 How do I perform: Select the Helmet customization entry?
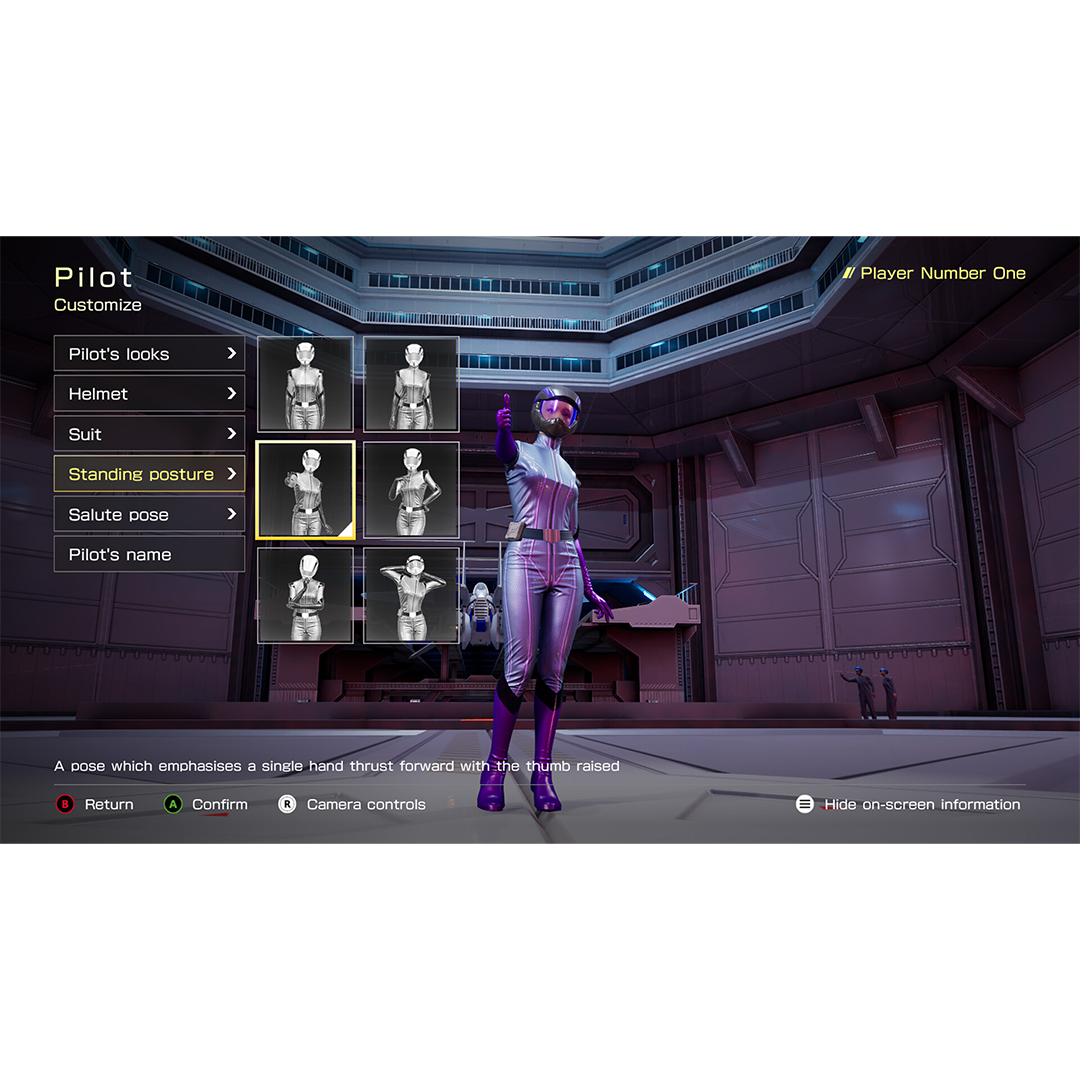[149, 394]
